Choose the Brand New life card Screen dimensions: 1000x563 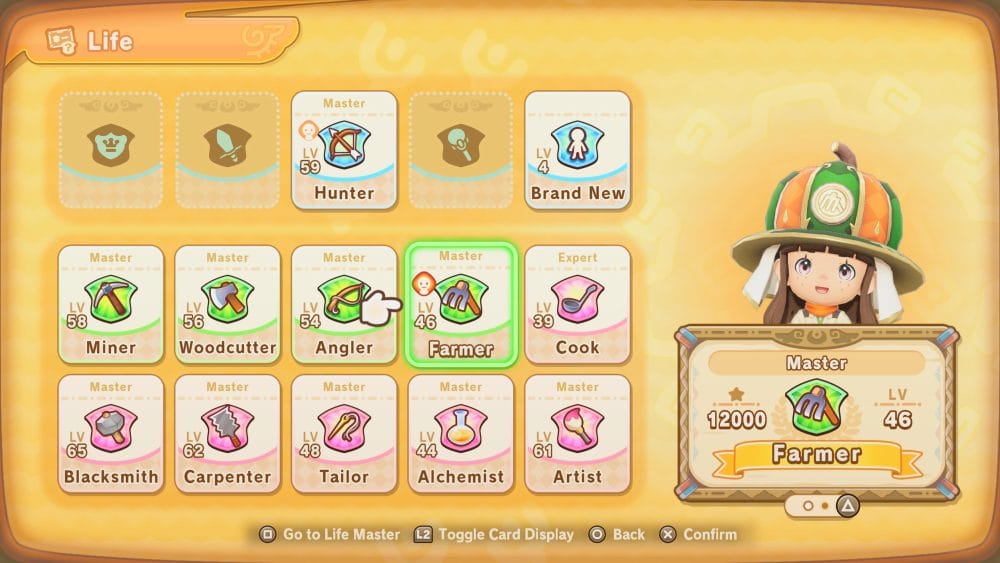577,150
